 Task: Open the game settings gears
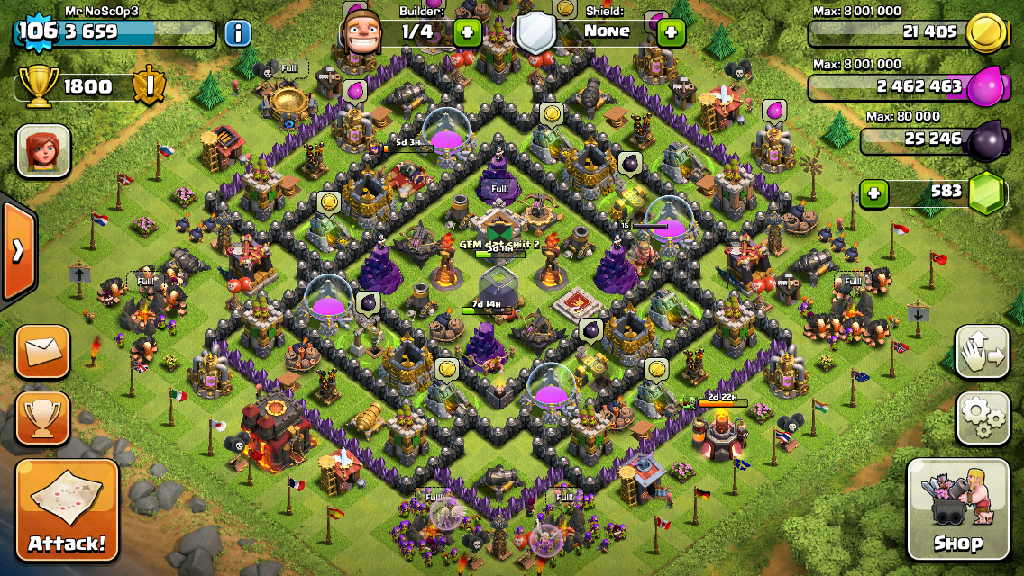pyautogui.click(x=982, y=417)
